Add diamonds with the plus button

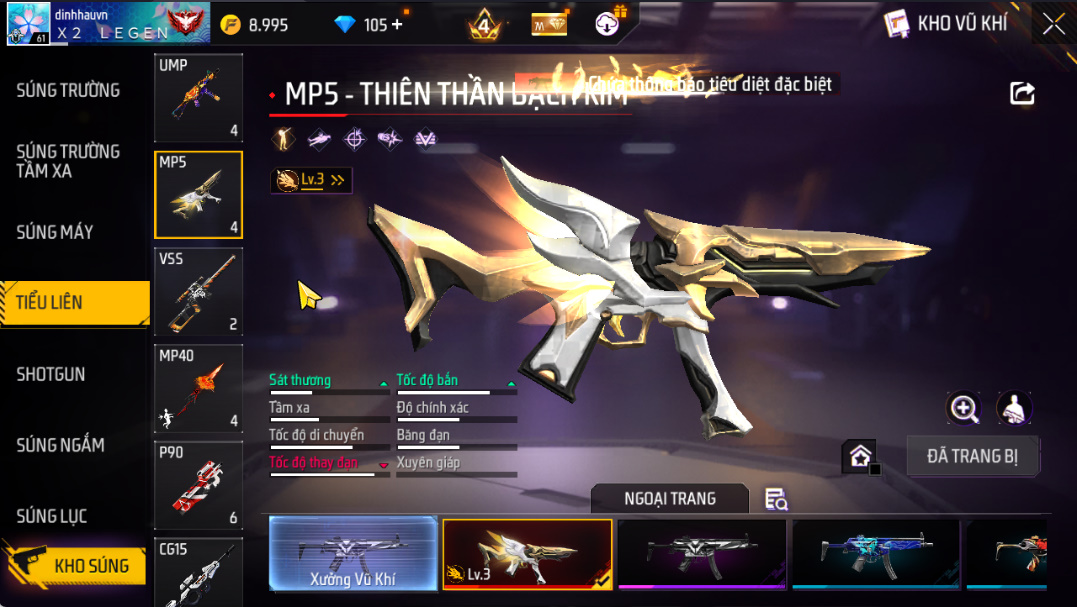(x=398, y=25)
